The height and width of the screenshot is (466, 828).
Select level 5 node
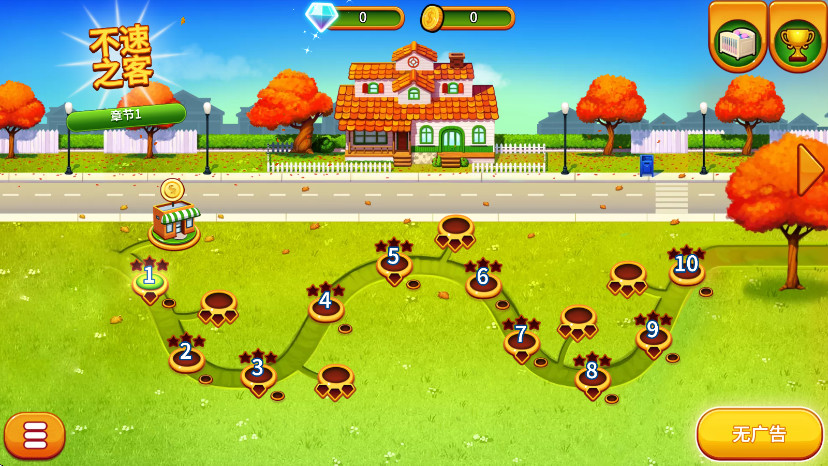(394, 259)
